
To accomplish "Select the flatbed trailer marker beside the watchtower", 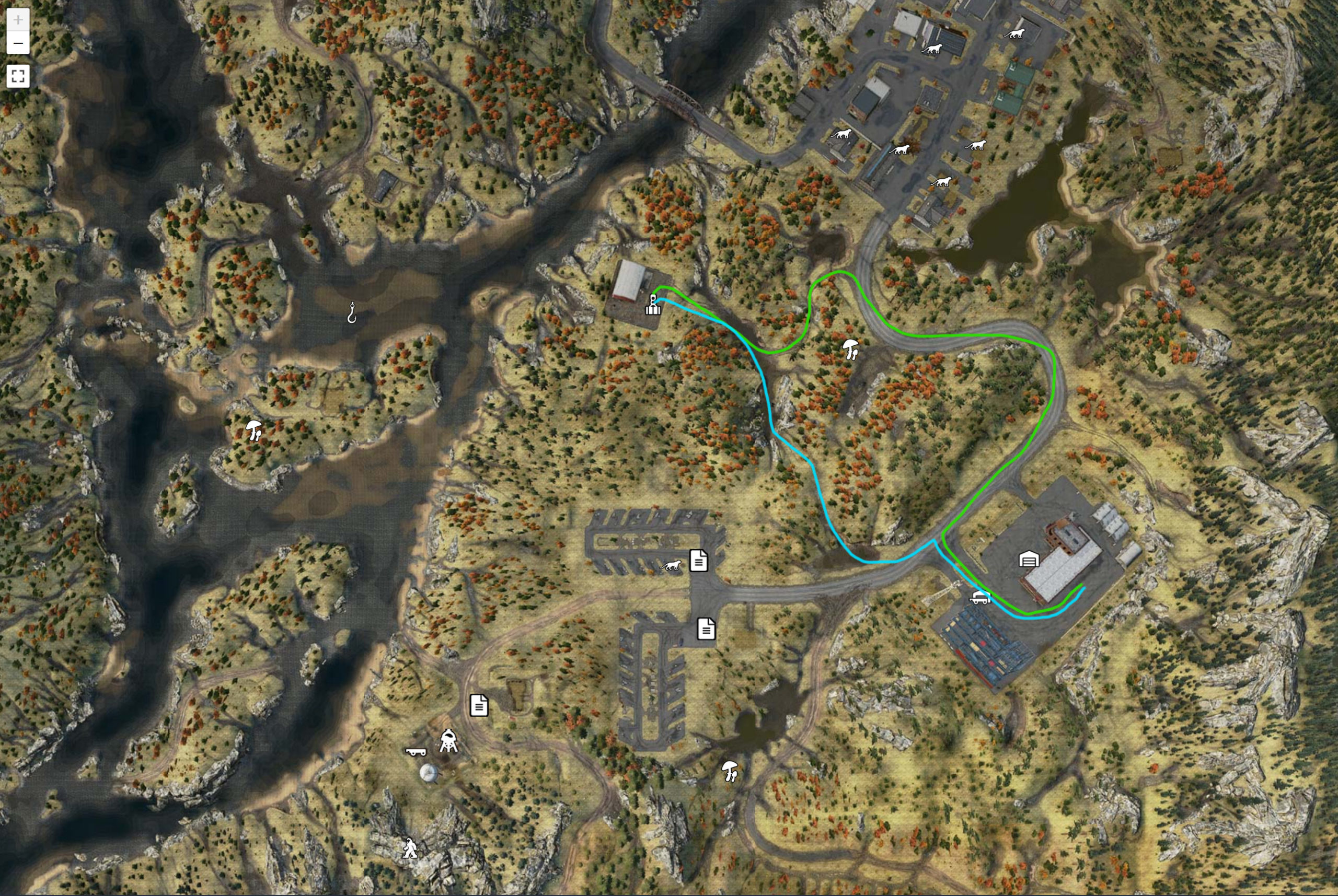I will click(x=416, y=751).
